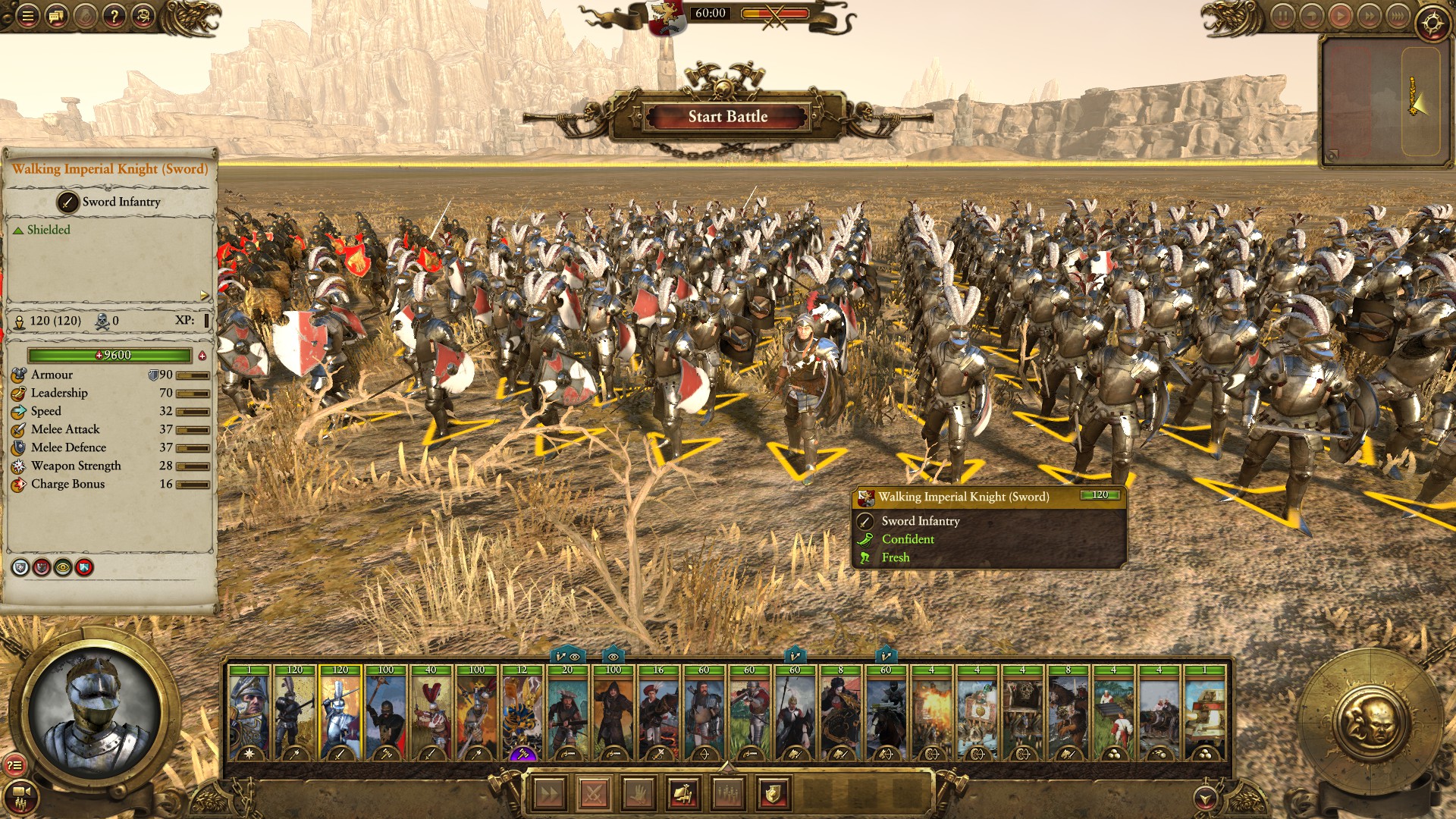The width and height of the screenshot is (1456, 819).
Task: Select the lord unit card with 1 model
Action: [249, 713]
